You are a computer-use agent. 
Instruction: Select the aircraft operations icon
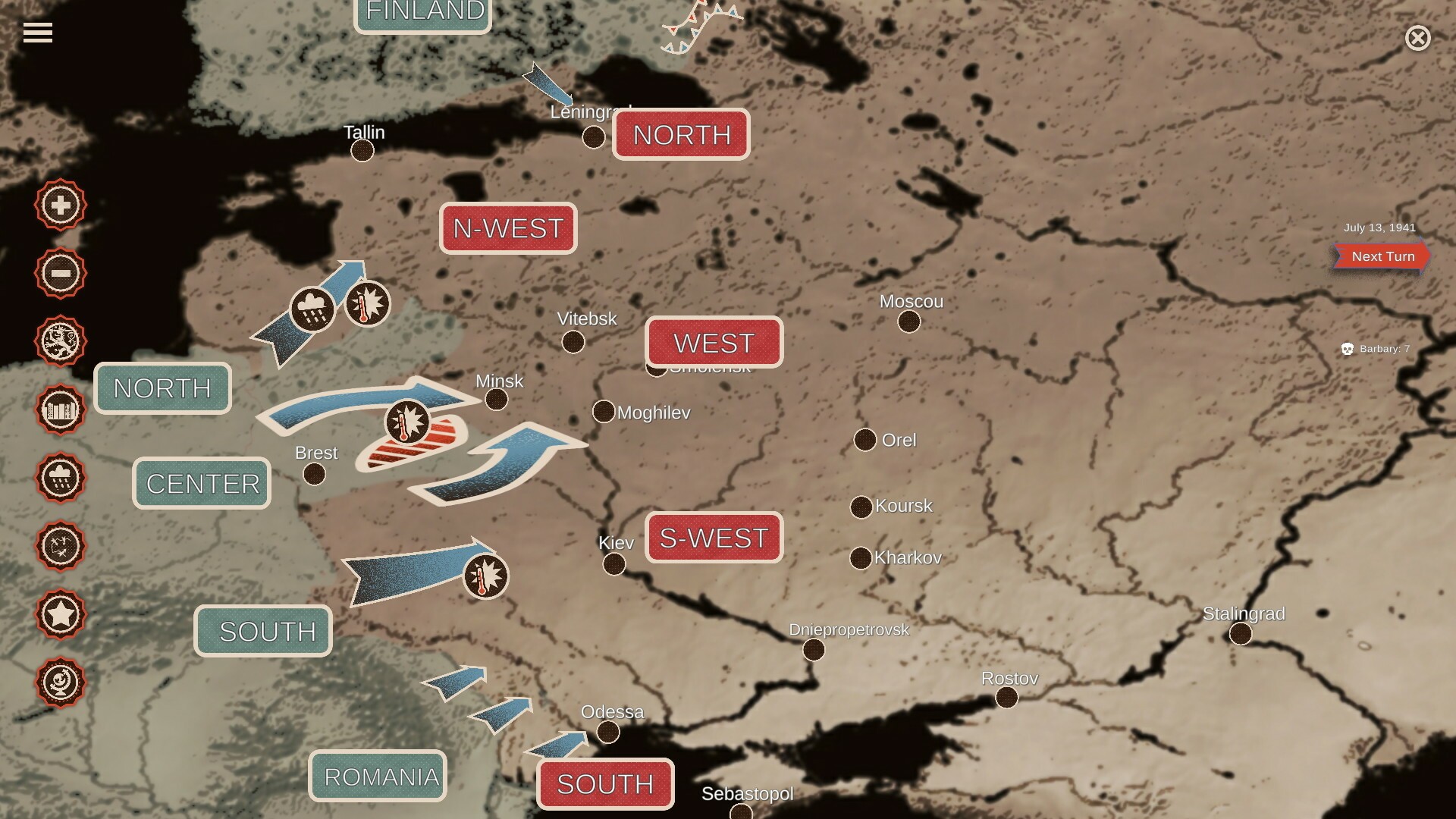pos(60,544)
